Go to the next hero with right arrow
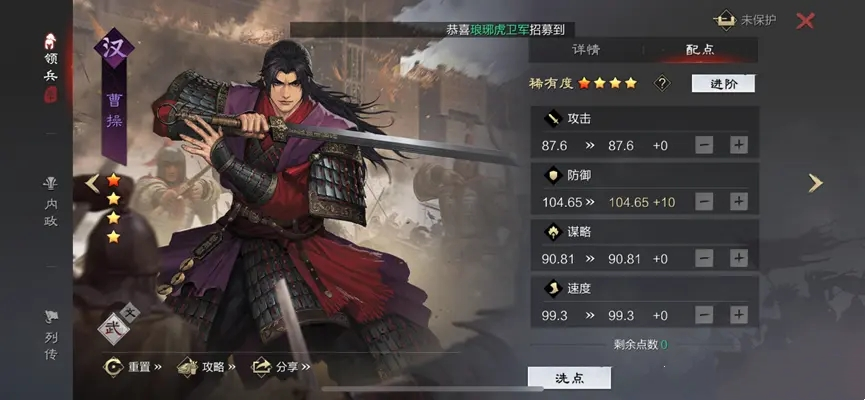This screenshot has width=865, height=400. tap(816, 183)
